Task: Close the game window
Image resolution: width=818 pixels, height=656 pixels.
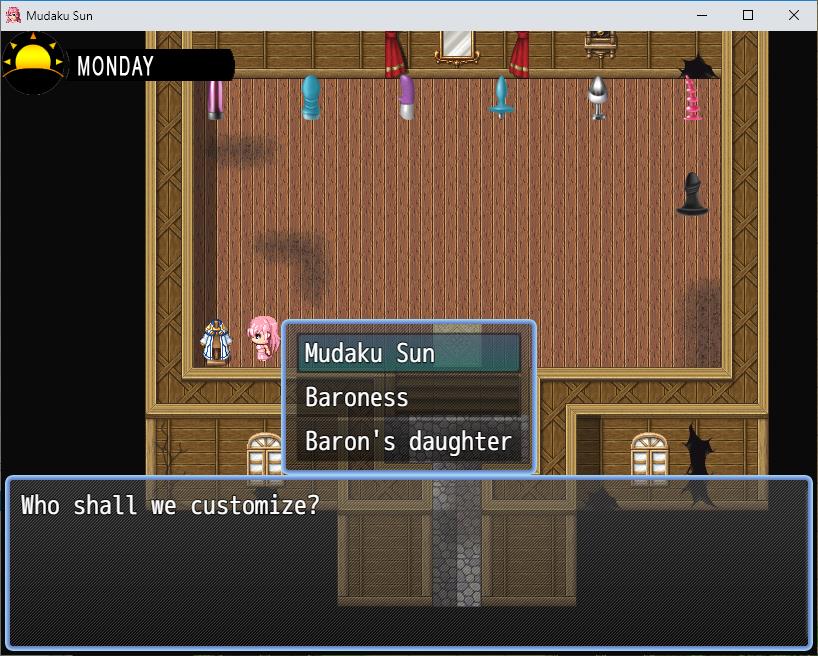Action: [x=794, y=15]
